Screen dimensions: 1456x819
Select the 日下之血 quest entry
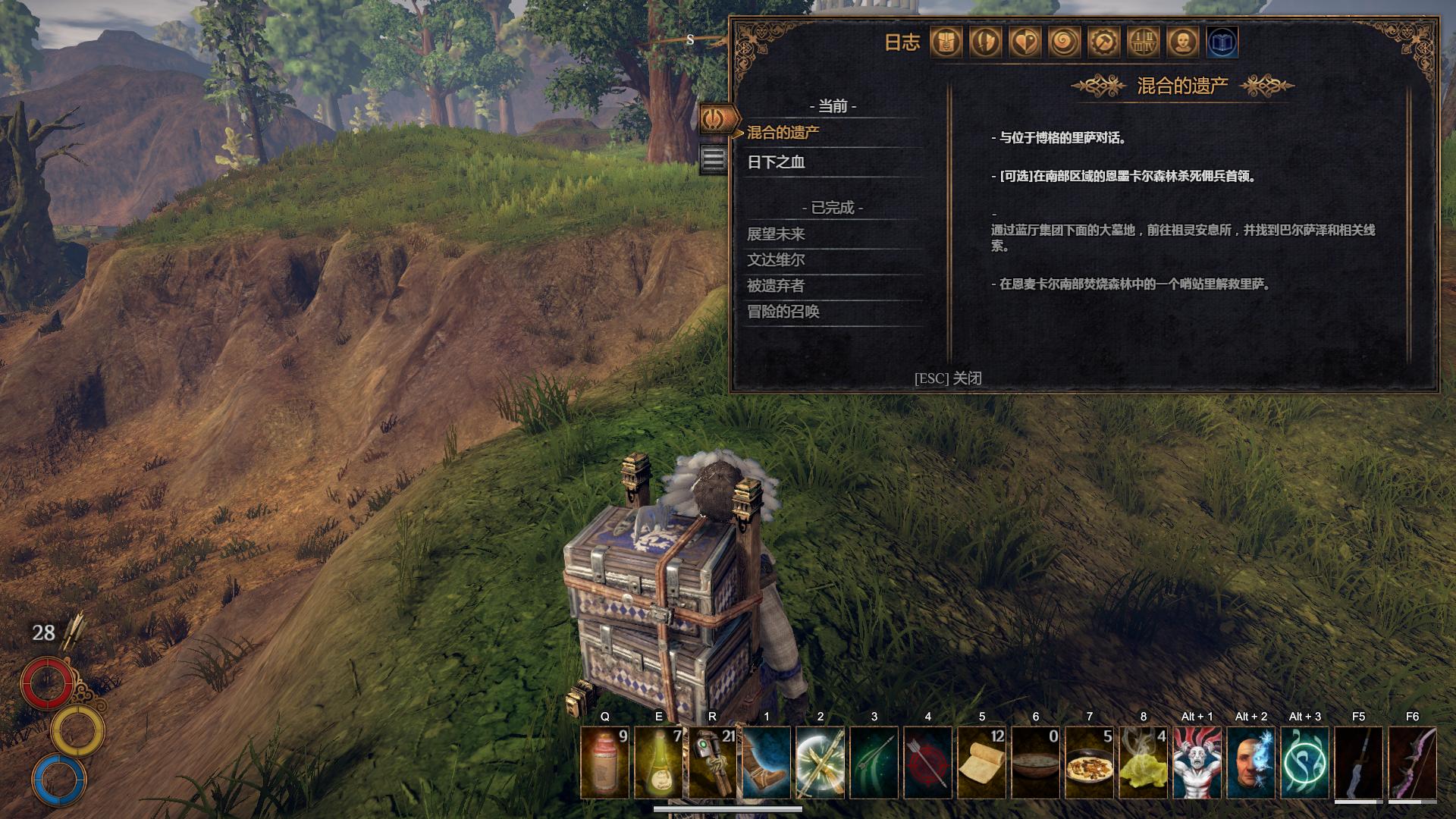click(776, 162)
